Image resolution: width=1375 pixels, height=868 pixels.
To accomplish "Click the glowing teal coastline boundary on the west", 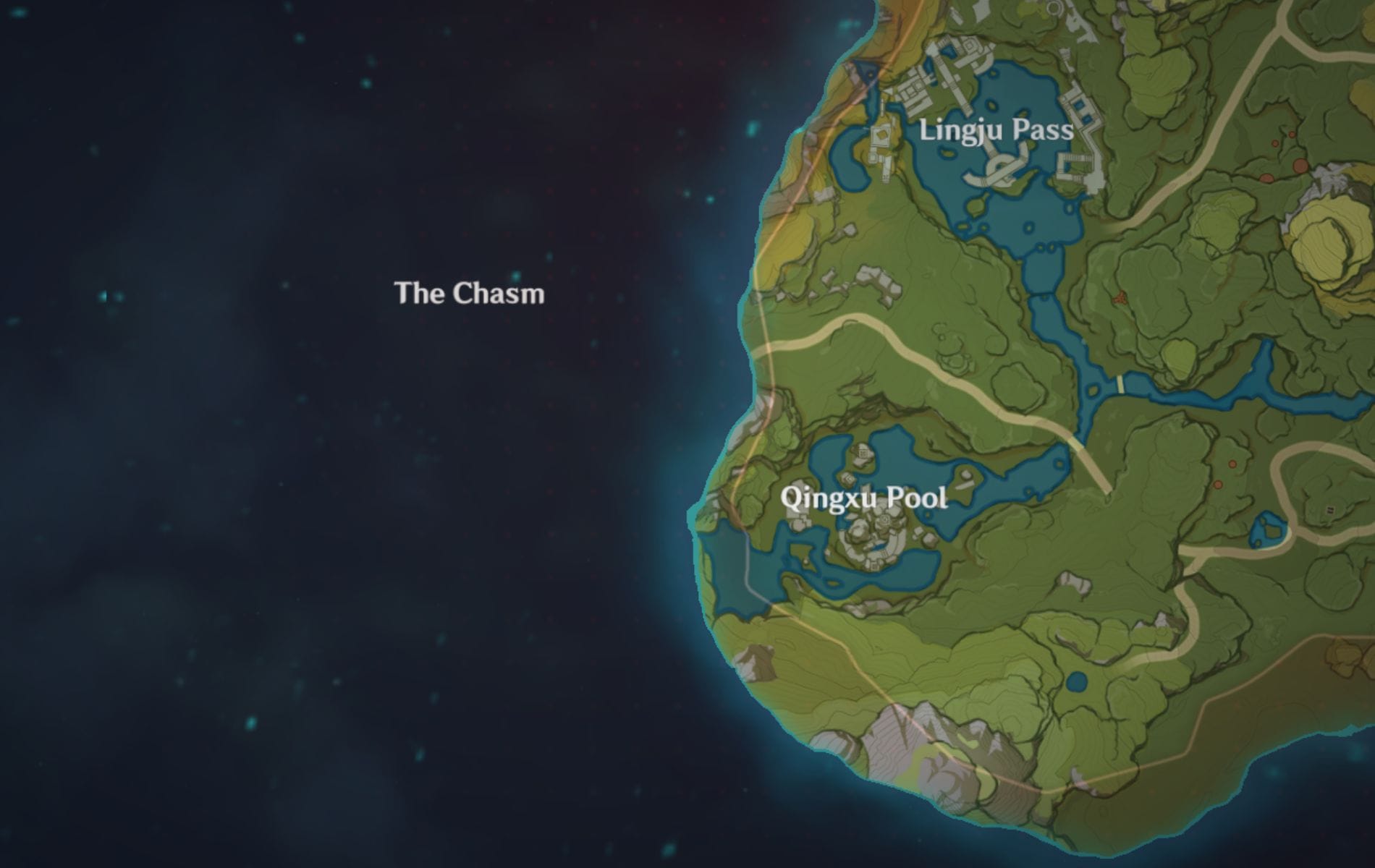I will click(698, 511).
